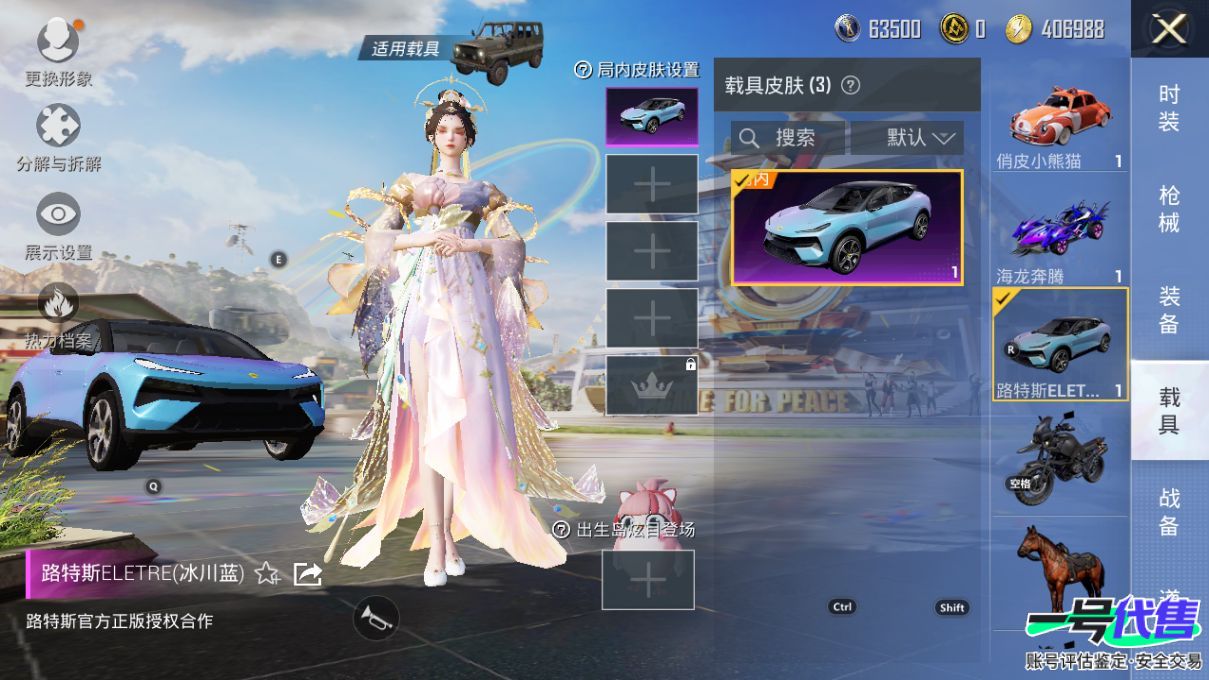Click the 搜索 search box
The image size is (1209, 680).
click(788, 138)
